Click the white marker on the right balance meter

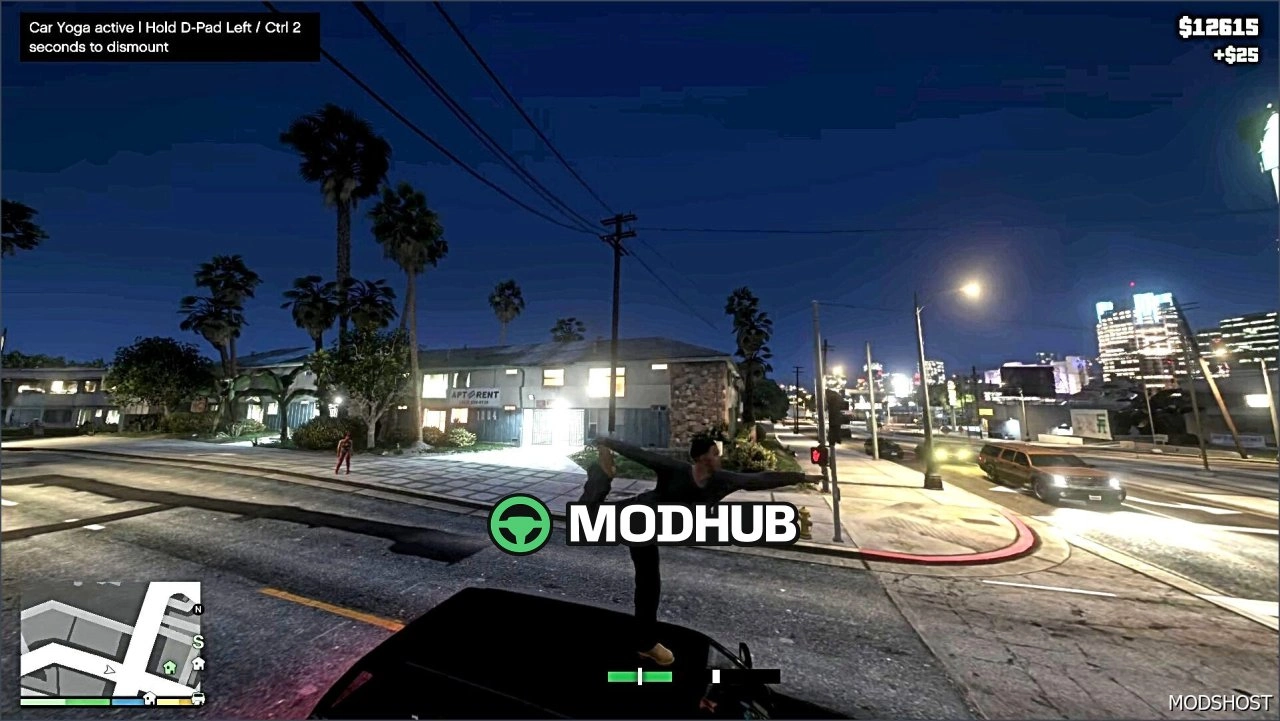[716, 676]
